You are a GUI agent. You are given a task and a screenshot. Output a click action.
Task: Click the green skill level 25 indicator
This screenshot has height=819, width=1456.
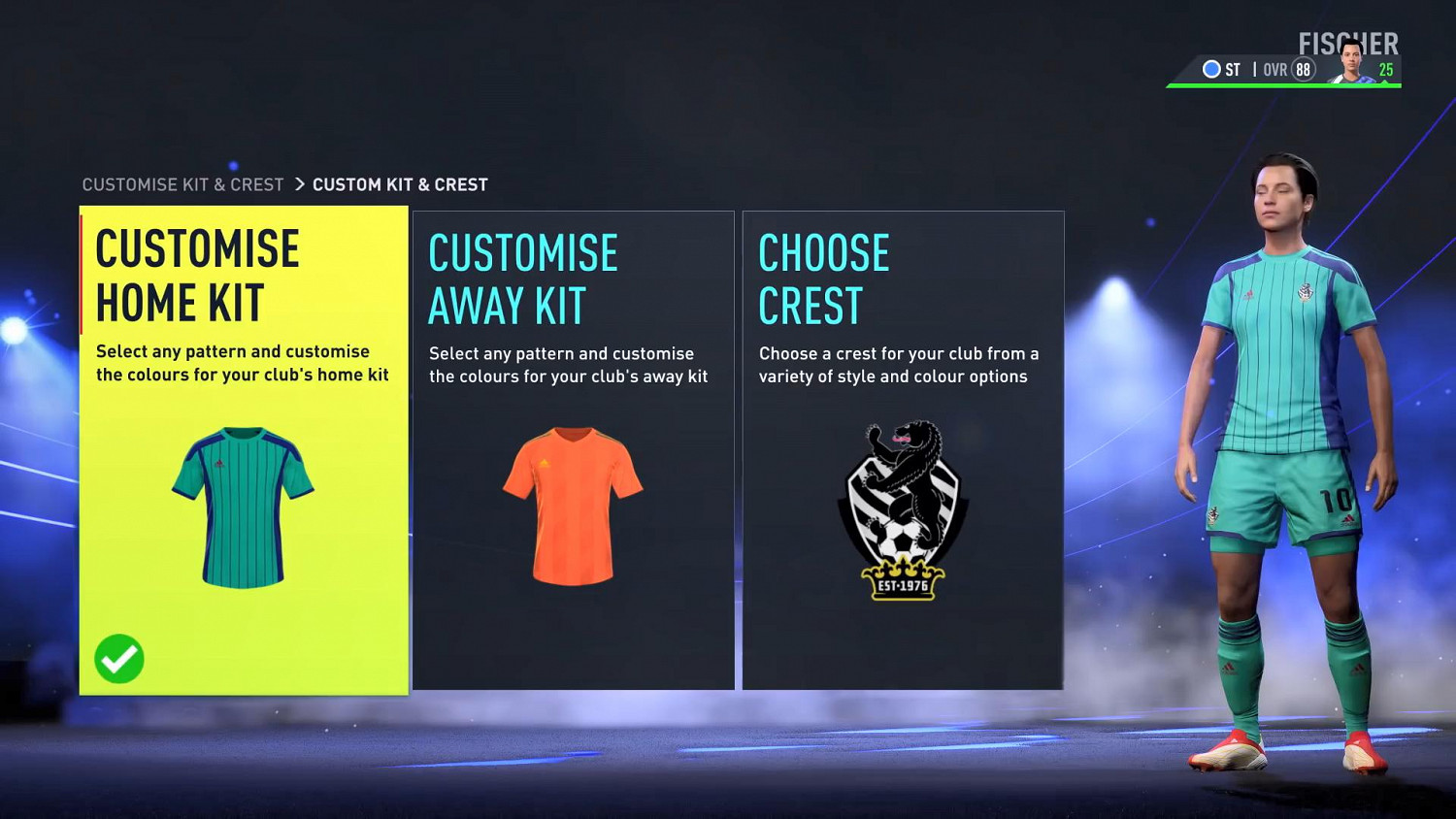1386,70
